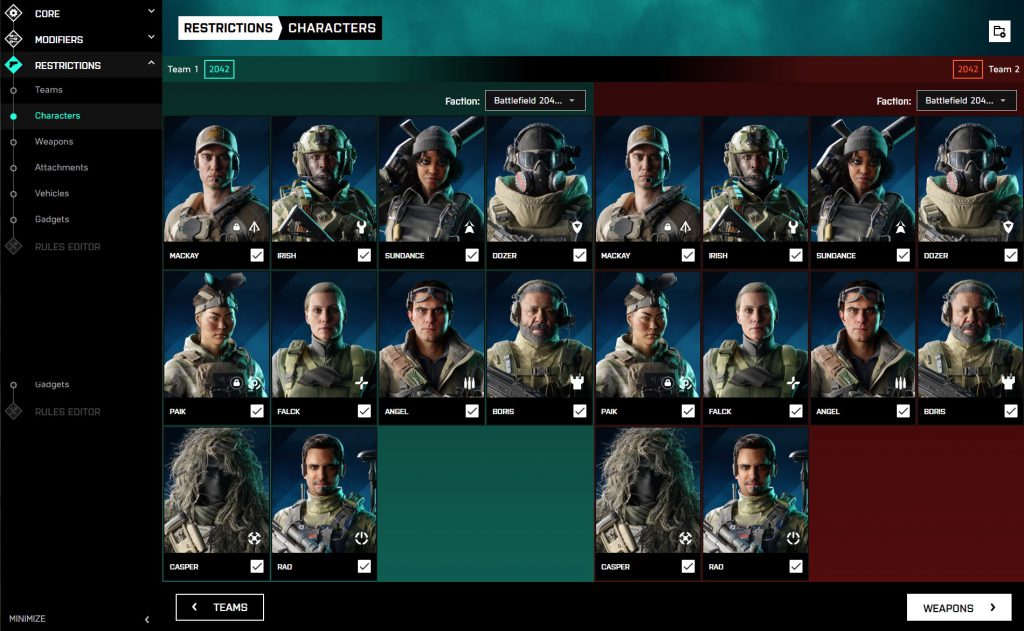The height and width of the screenshot is (631, 1024).
Task: Uncheck Mackay for Team 1
Action: tap(257, 256)
